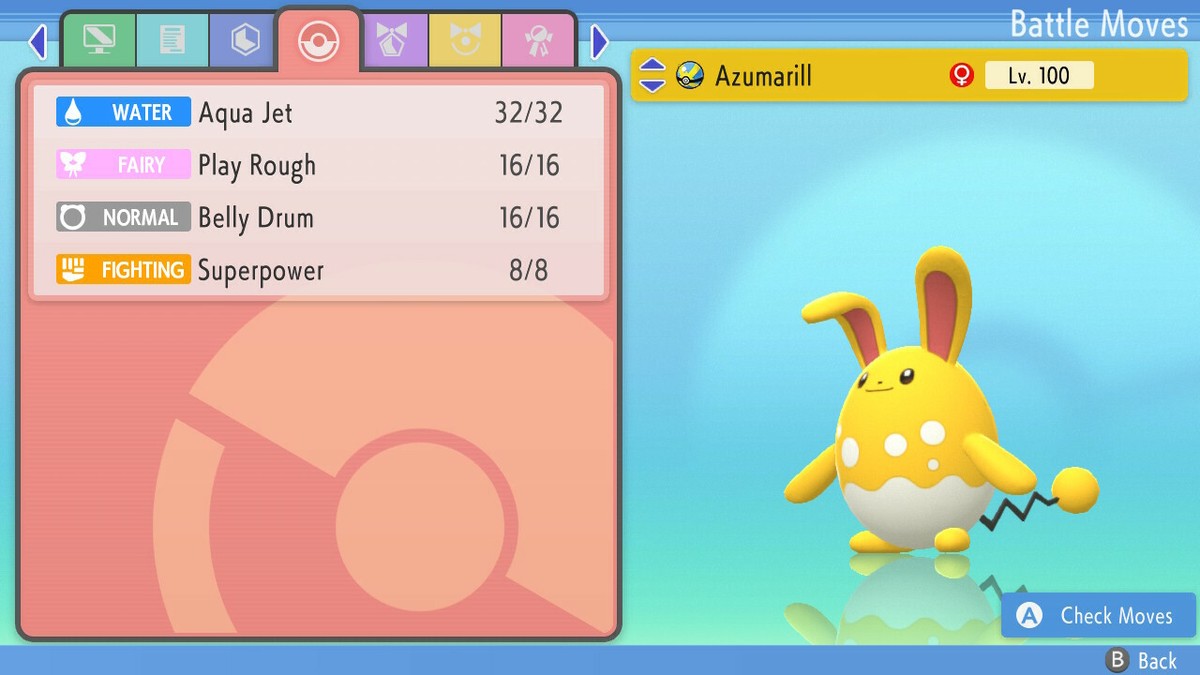Open the pink ribbon tab
The width and height of the screenshot is (1200, 675).
[x=538, y=40]
